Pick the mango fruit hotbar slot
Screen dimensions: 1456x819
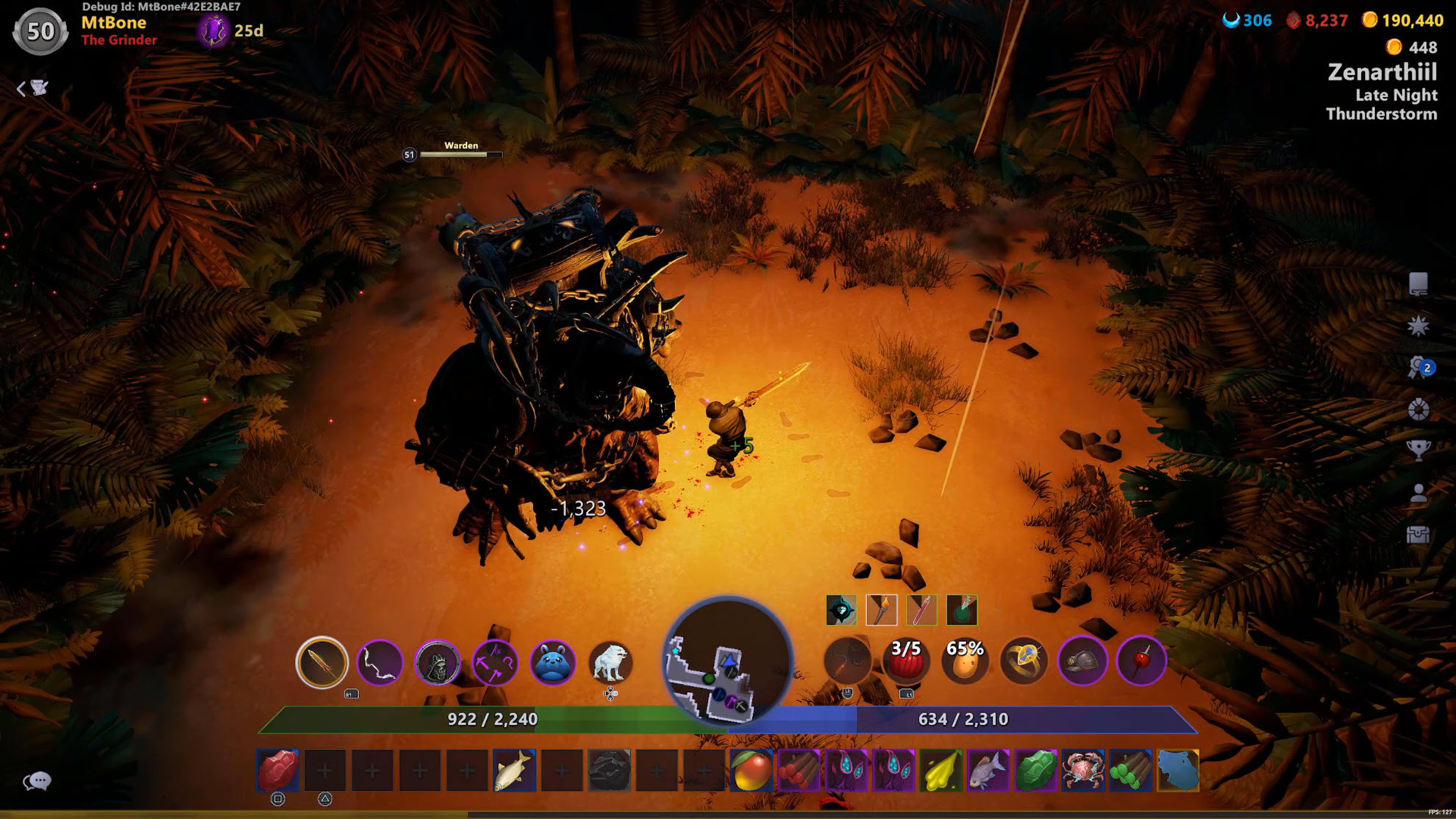pos(751,770)
